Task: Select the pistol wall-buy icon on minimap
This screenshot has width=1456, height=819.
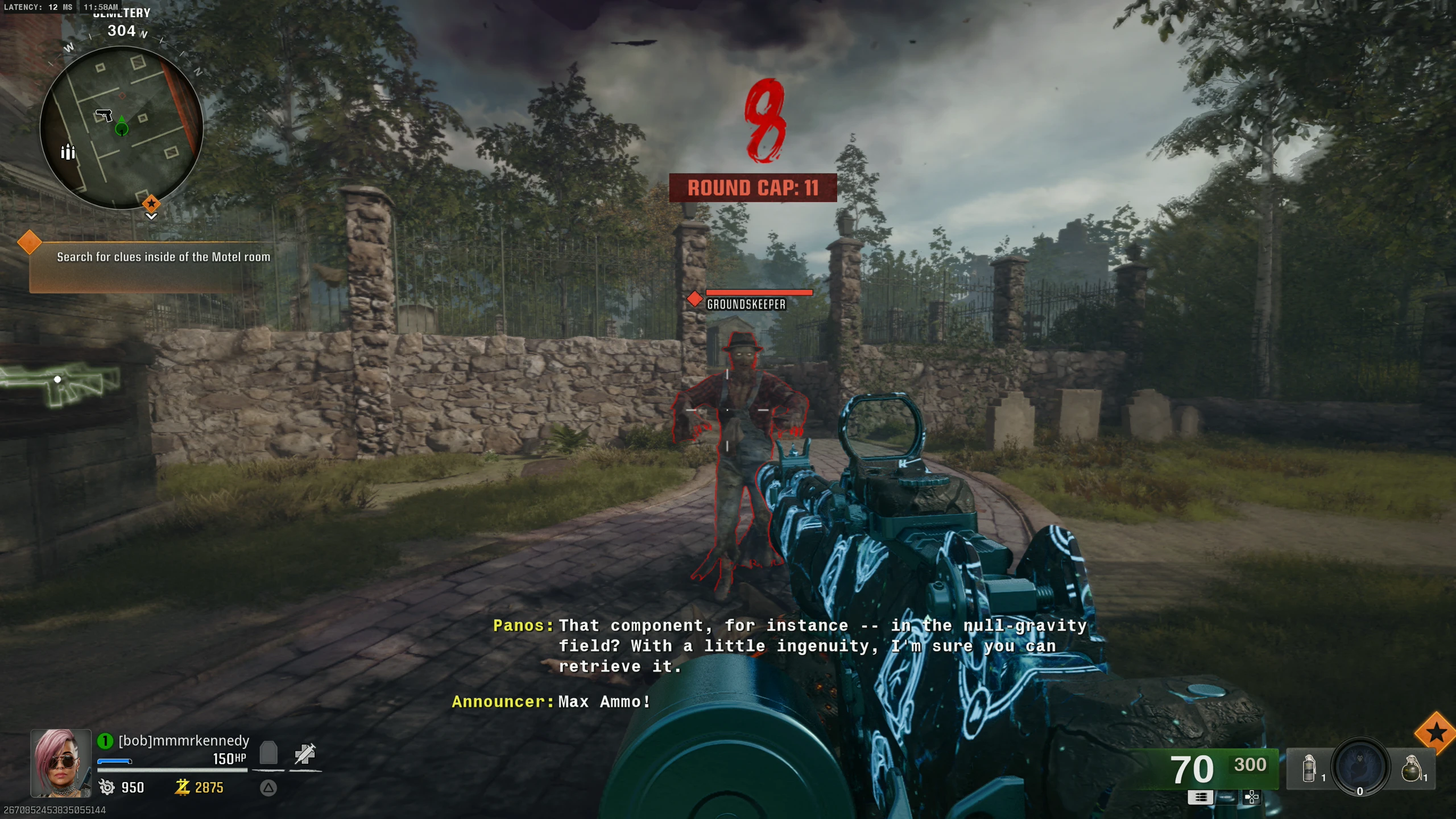Action: pos(104,115)
